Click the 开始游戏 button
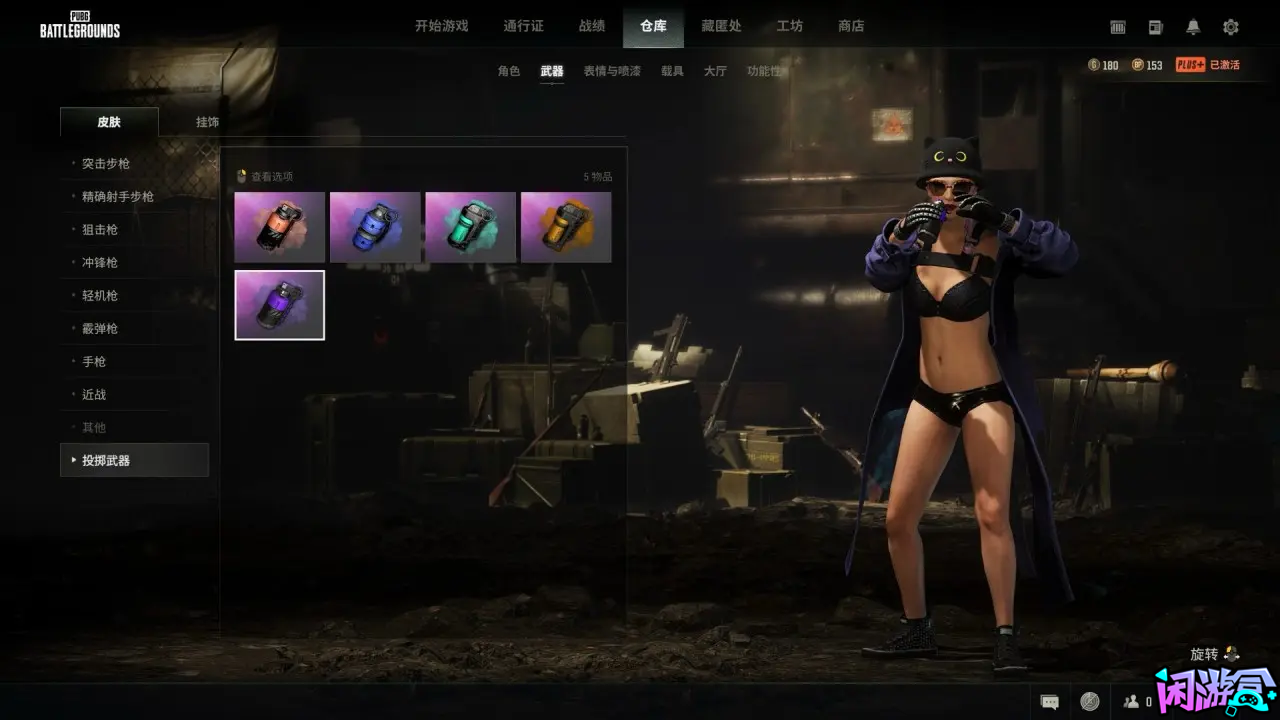Image resolution: width=1280 pixels, height=720 pixels. [443, 26]
